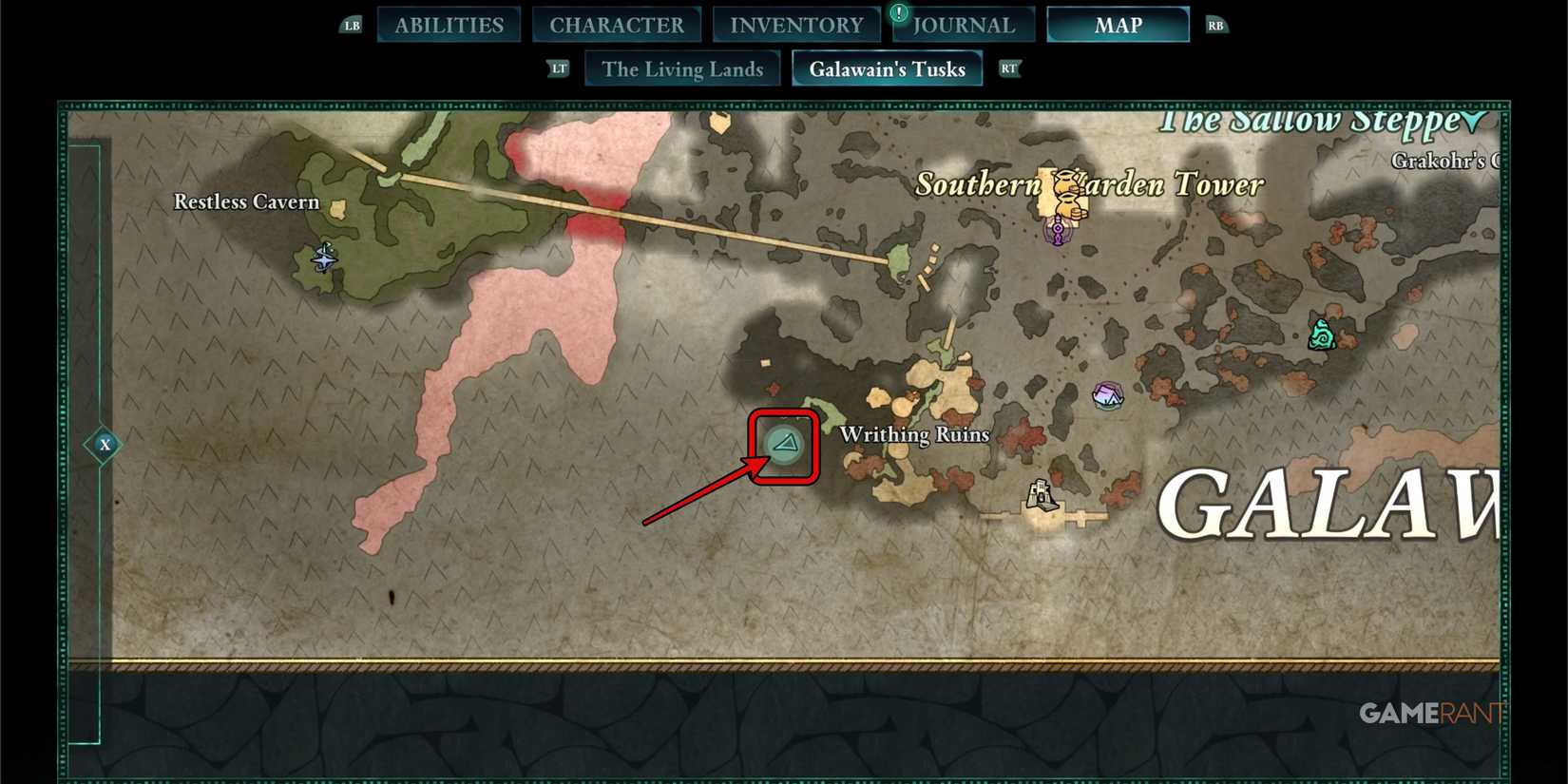Click RT to view the next map region
This screenshot has width=1568, height=784.
pyautogui.click(x=1009, y=68)
